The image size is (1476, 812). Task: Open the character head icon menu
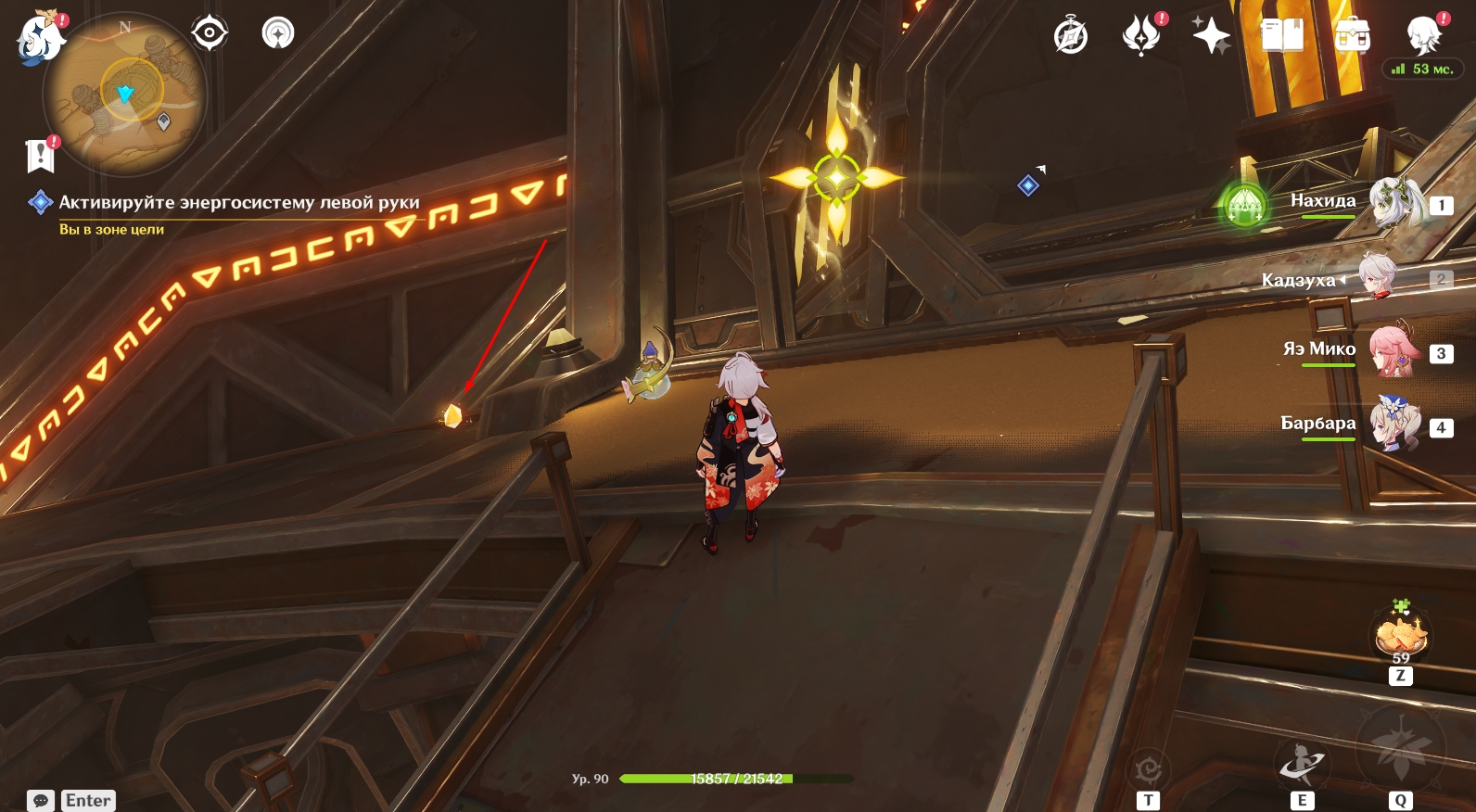(1423, 35)
